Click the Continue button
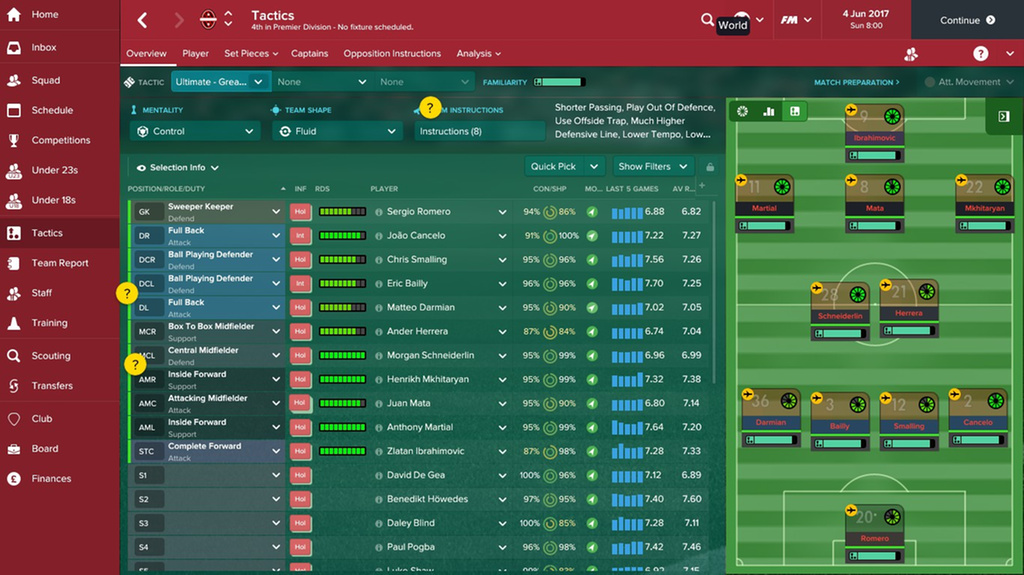The image size is (1024, 575). [x=967, y=20]
